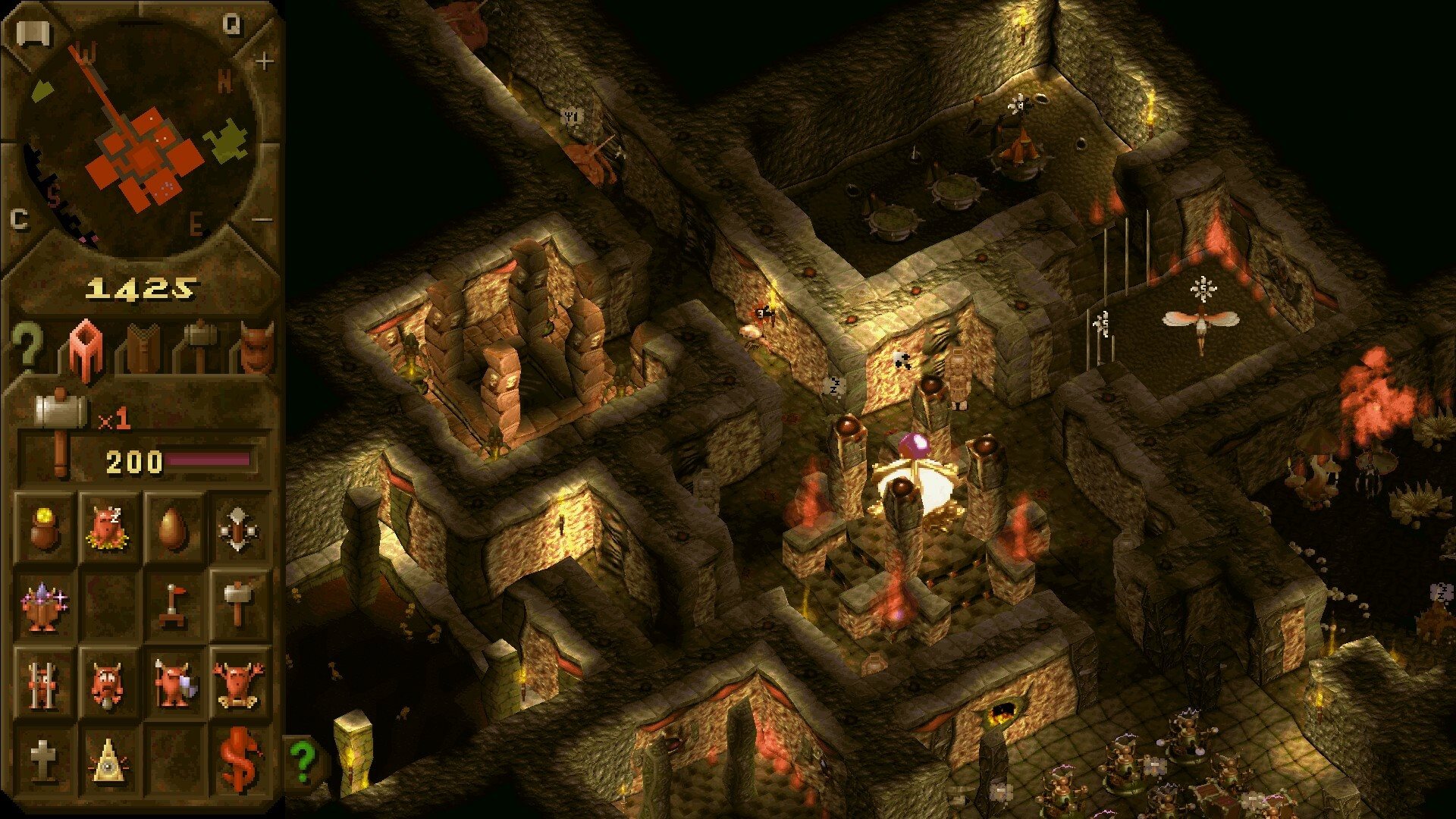Select the Treasure Room gold pot icon
Image resolution: width=1456 pixels, height=819 pixels.
(44, 526)
